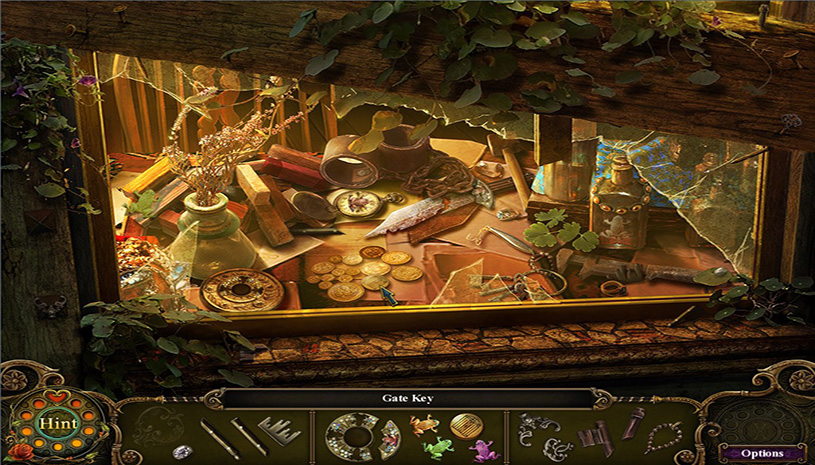Open the Options menu
815x465 pixels.
pos(762,453)
